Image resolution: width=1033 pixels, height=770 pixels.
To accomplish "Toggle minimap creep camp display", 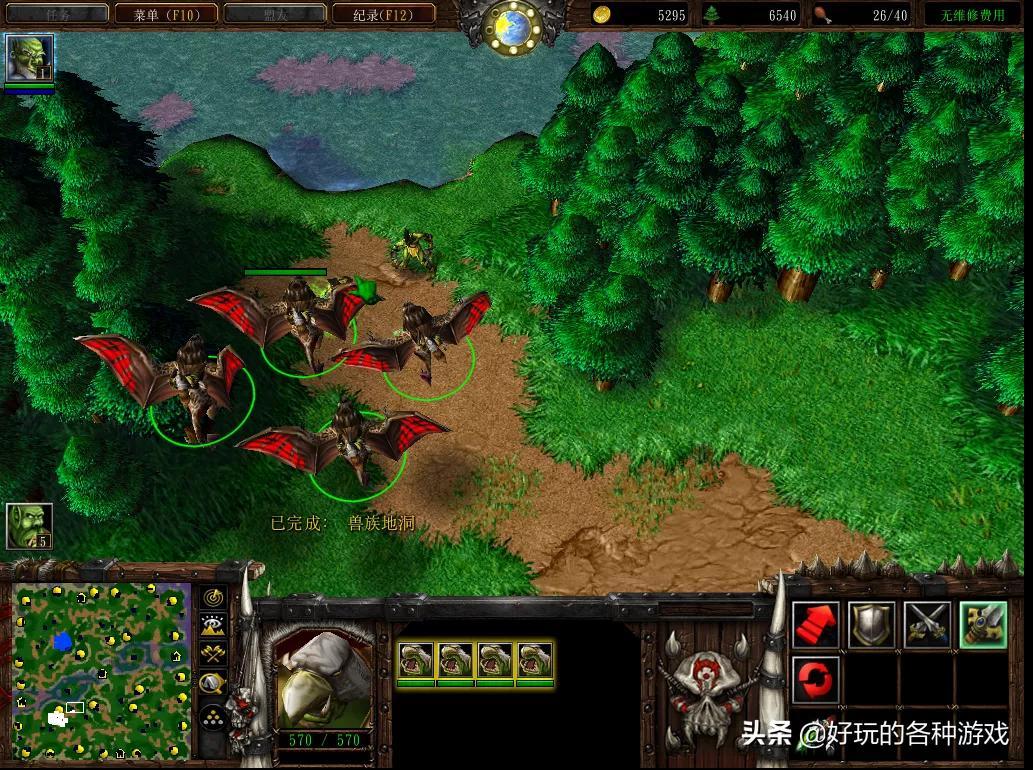I will click(213, 684).
